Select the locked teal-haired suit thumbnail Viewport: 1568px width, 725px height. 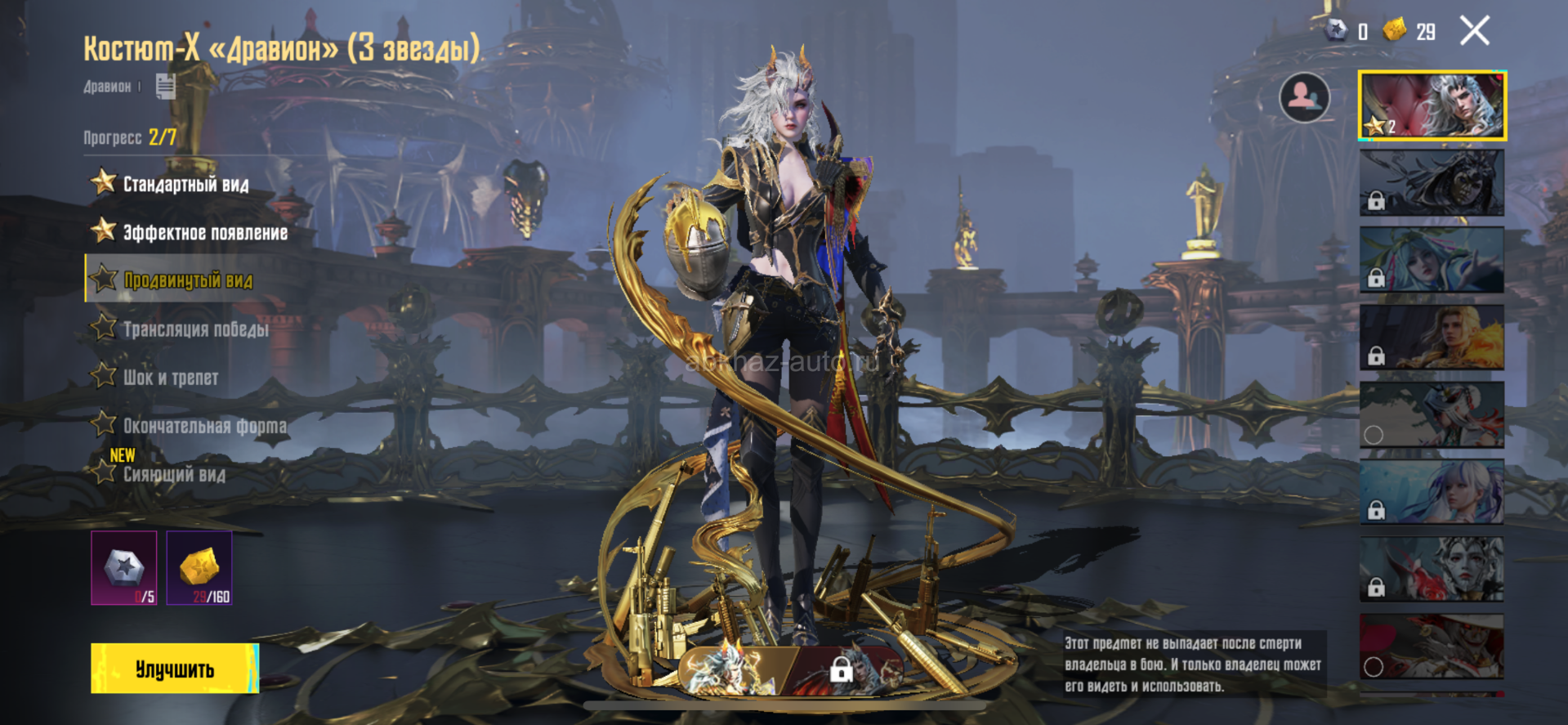point(1432,260)
